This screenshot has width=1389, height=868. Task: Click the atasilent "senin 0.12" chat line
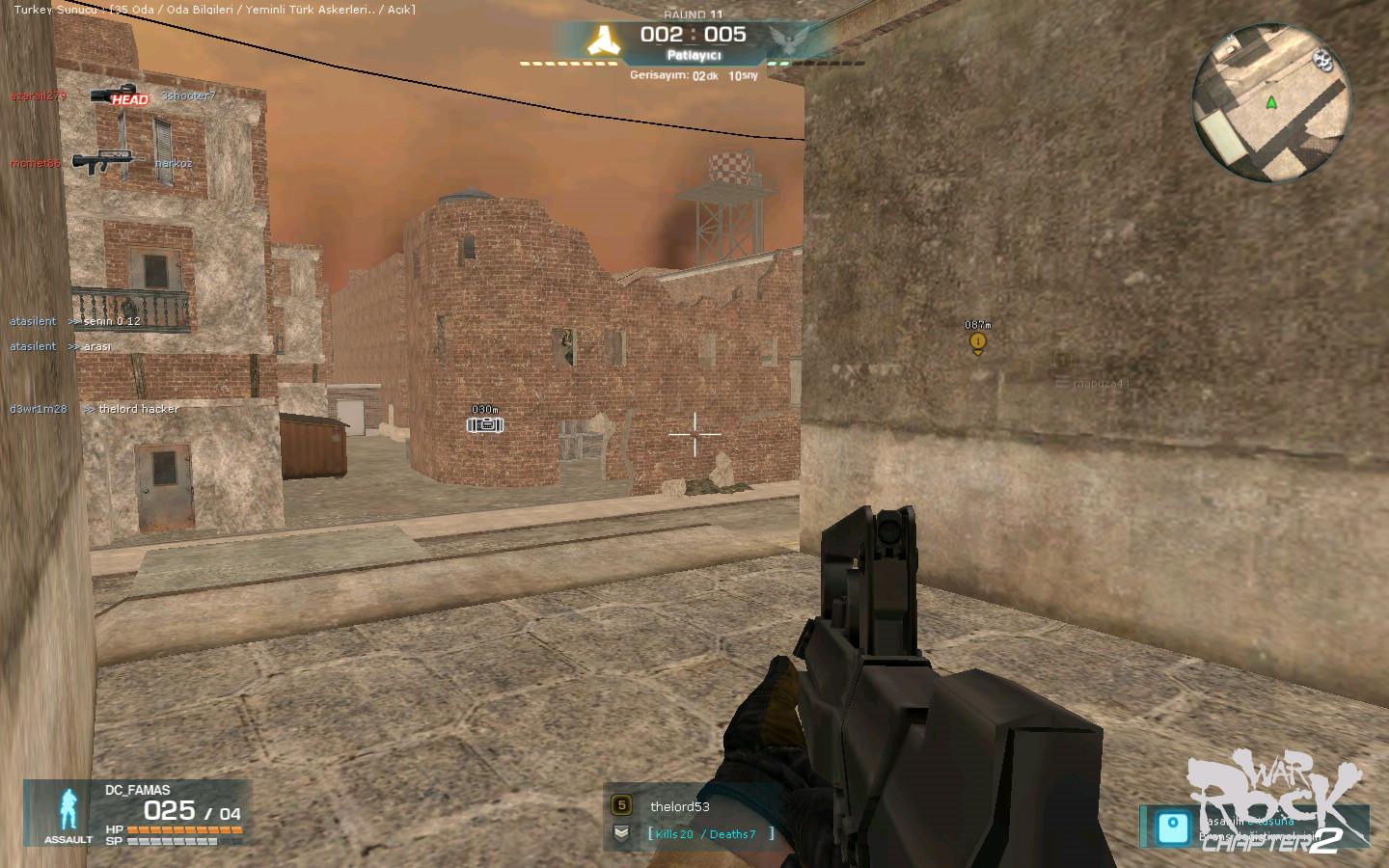[x=75, y=321]
